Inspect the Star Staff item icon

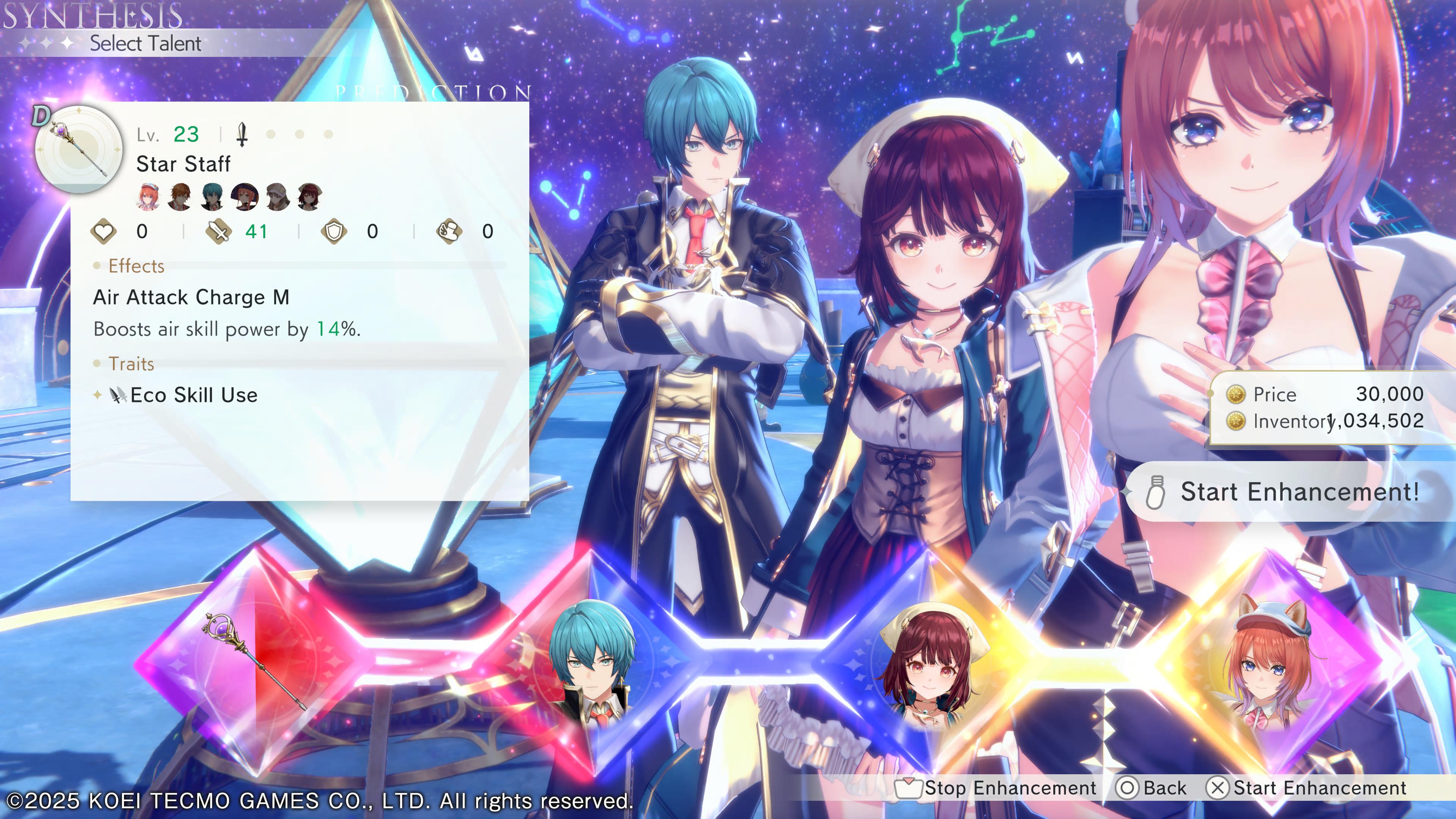(x=79, y=149)
